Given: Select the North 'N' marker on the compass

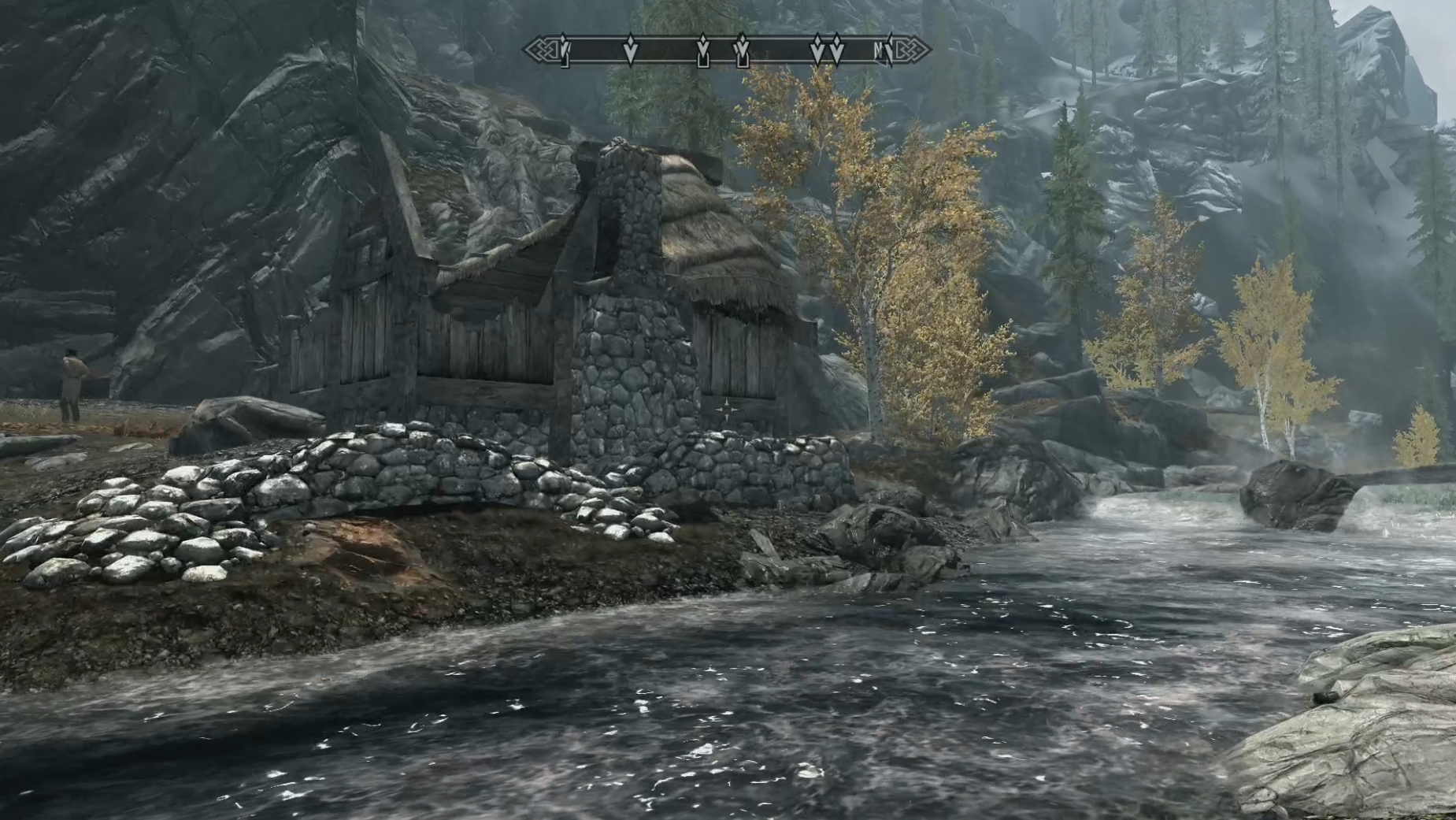Looking at the screenshot, I should 879,50.
